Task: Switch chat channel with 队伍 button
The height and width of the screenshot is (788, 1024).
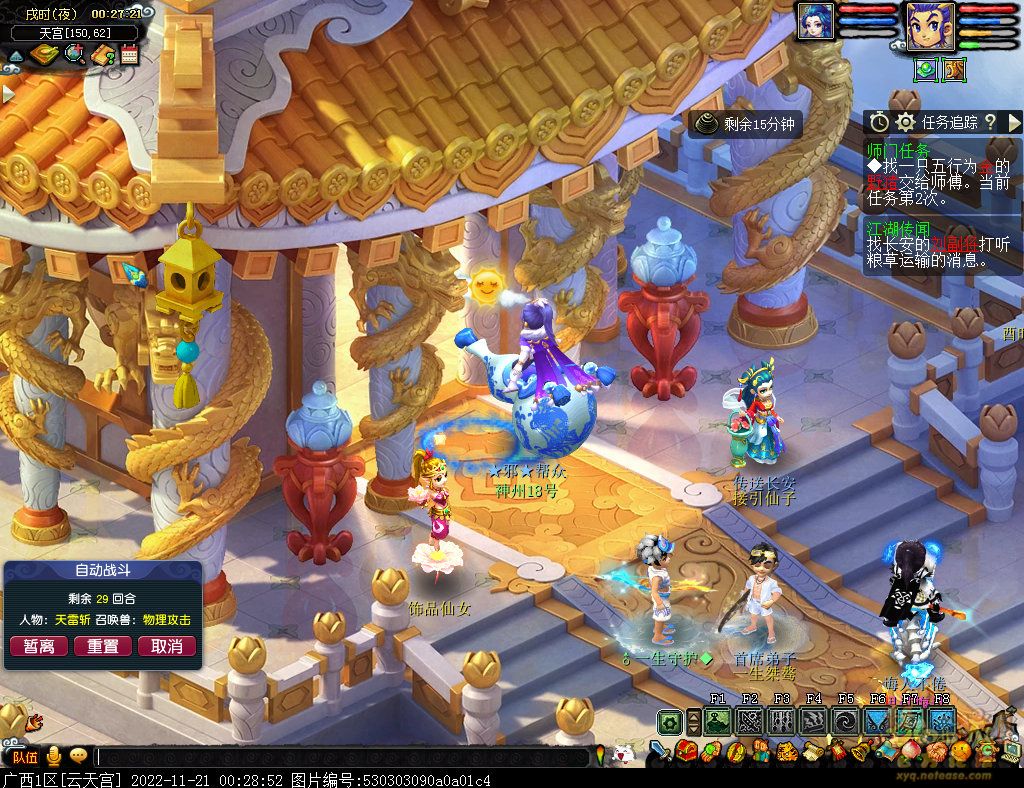Action: (25, 757)
